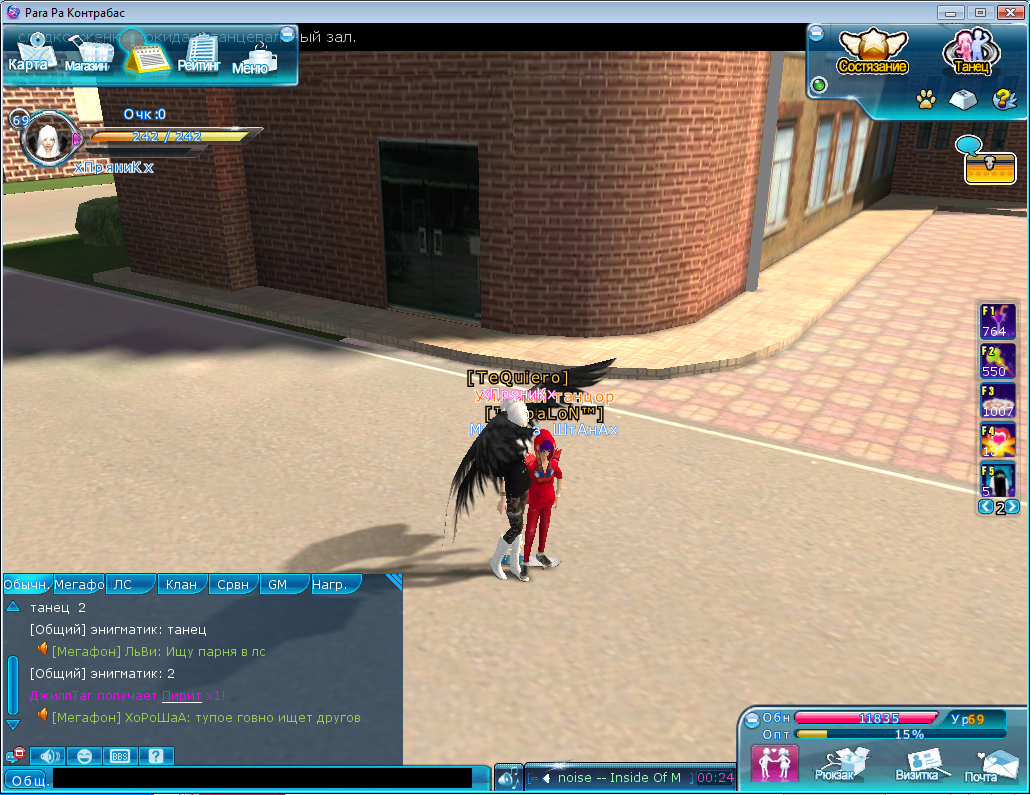Select the GM chat tab
This screenshot has height=795, width=1030.
(283, 584)
